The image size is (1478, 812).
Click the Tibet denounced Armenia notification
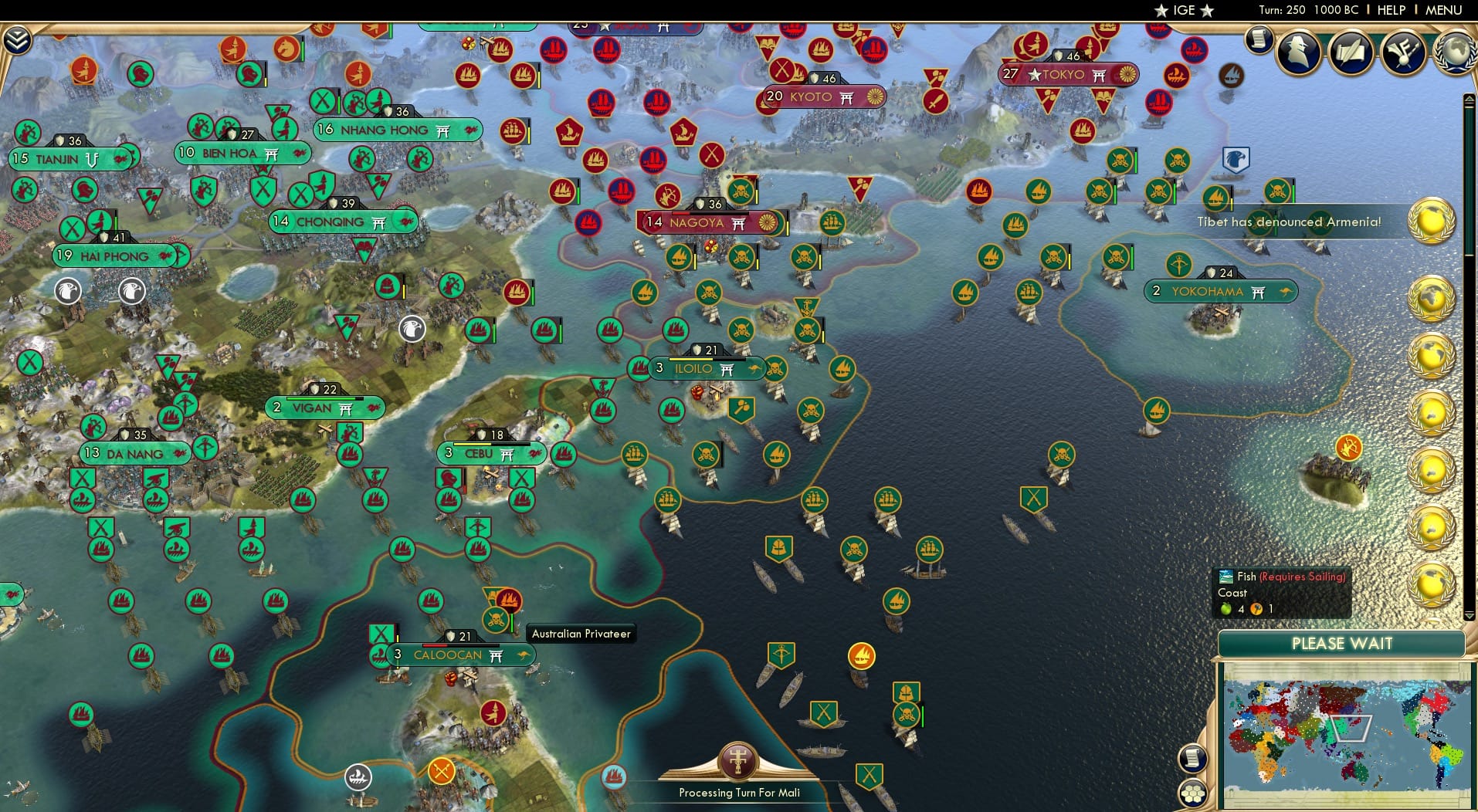(1288, 221)
